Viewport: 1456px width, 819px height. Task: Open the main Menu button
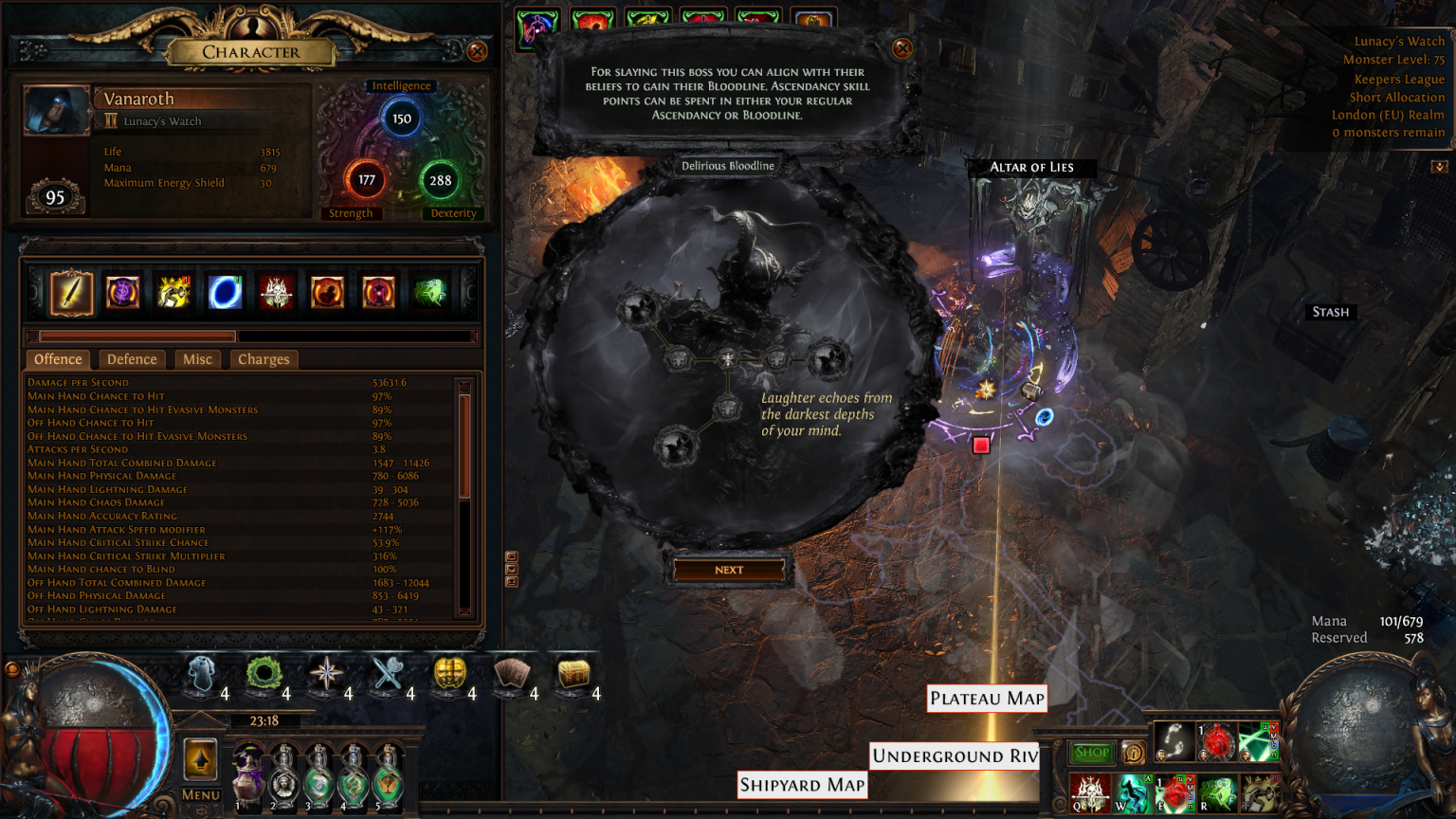click(200, 794)
